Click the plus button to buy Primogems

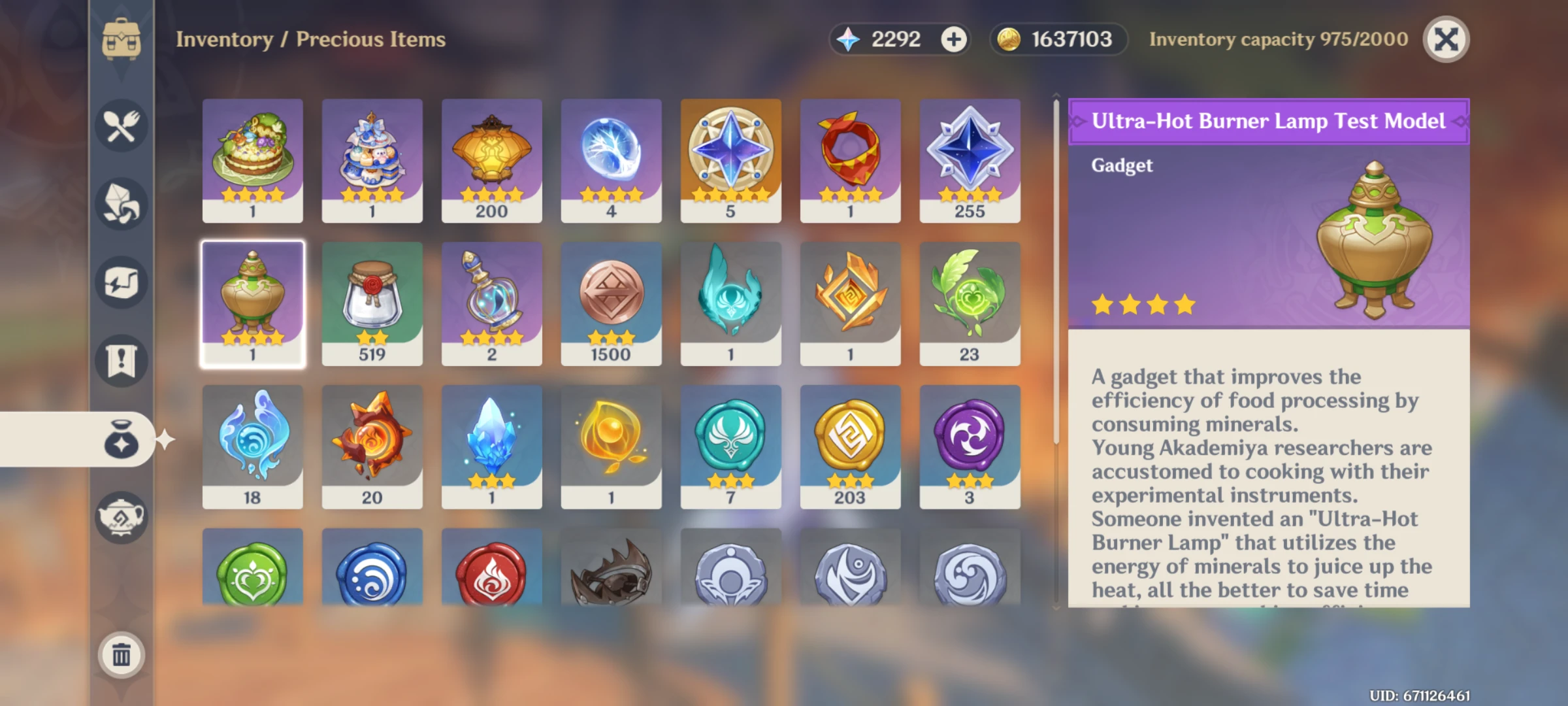click(953, 39)
